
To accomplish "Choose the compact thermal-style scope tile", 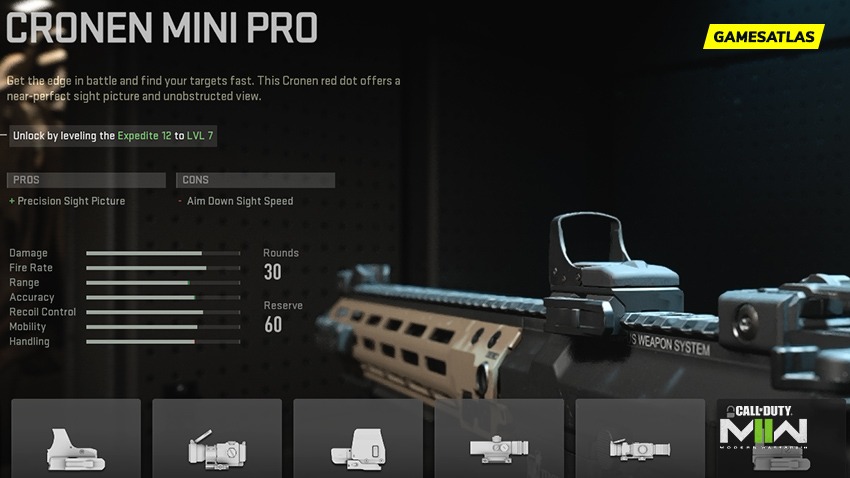I will pyautogui.click(x=640, y=440).
